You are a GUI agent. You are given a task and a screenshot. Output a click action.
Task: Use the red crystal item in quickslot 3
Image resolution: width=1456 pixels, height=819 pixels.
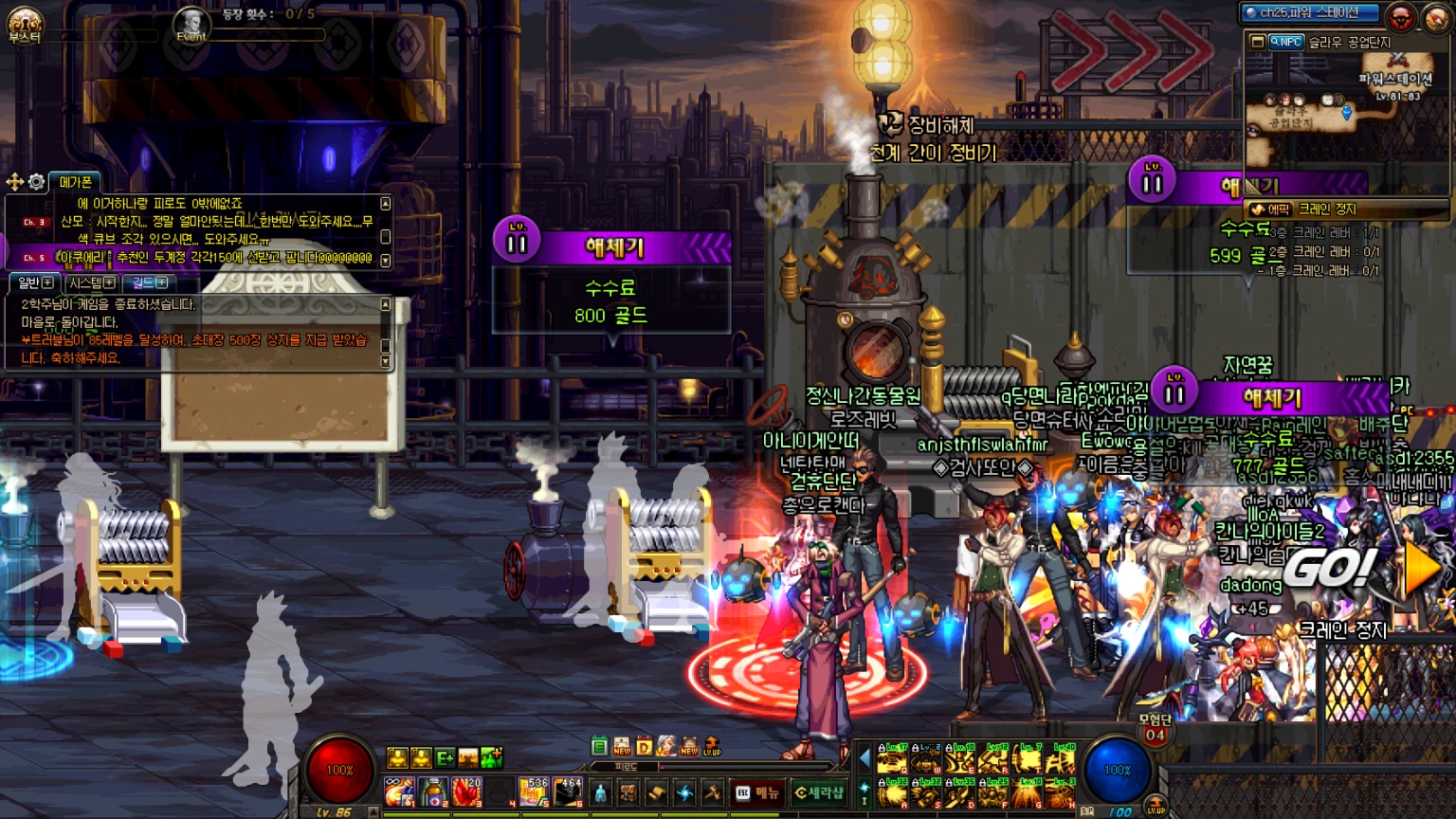pos(466,792)
